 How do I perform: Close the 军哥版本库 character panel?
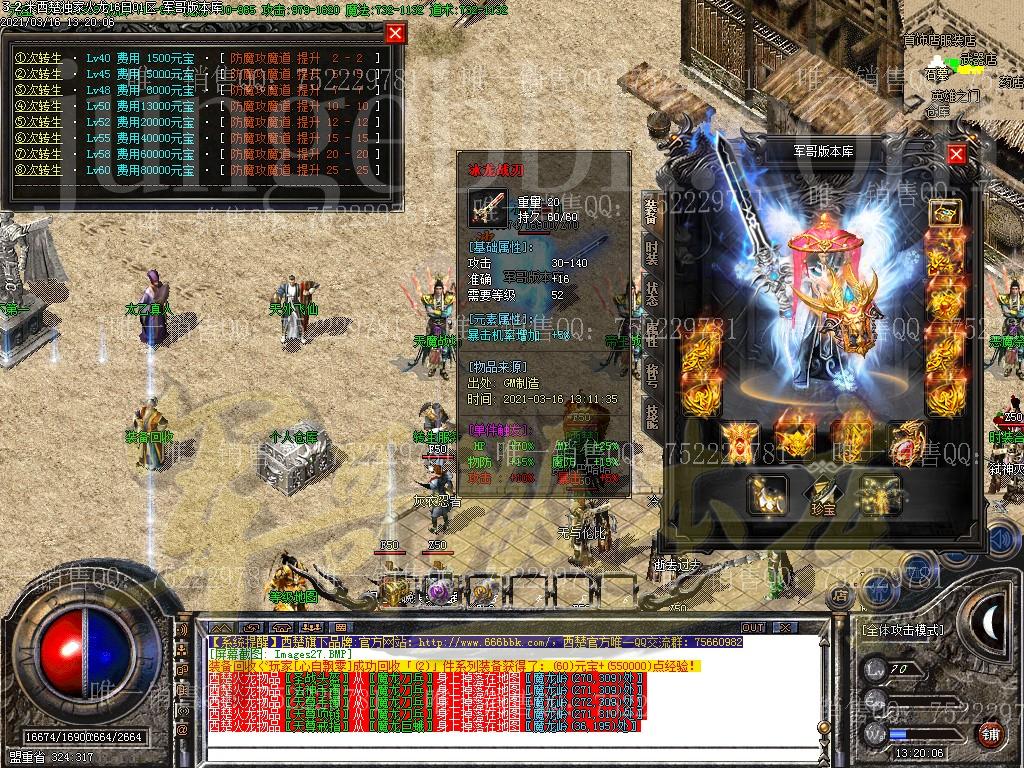pos(957,154)
